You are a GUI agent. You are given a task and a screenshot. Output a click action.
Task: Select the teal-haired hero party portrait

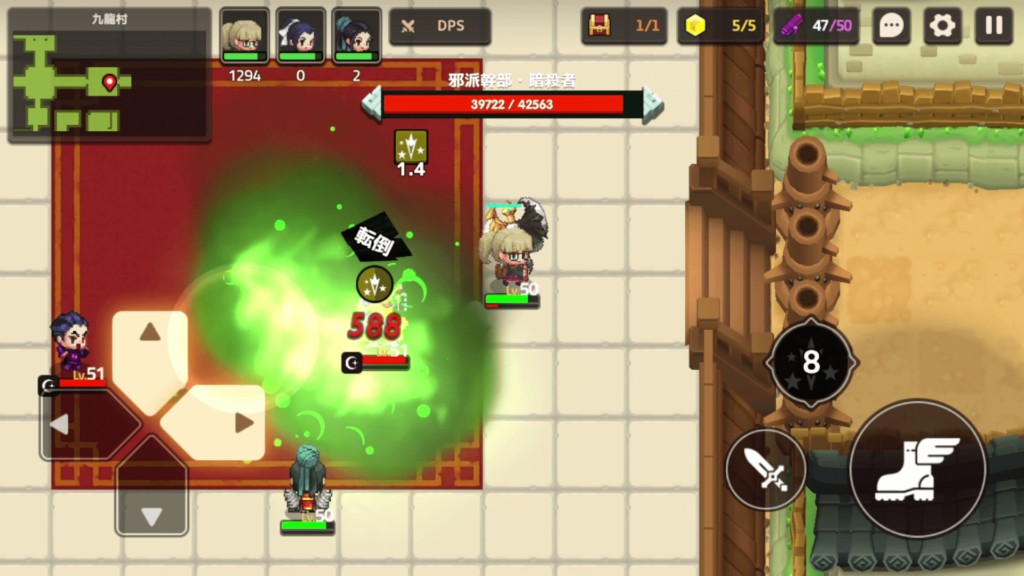[356, 38]
